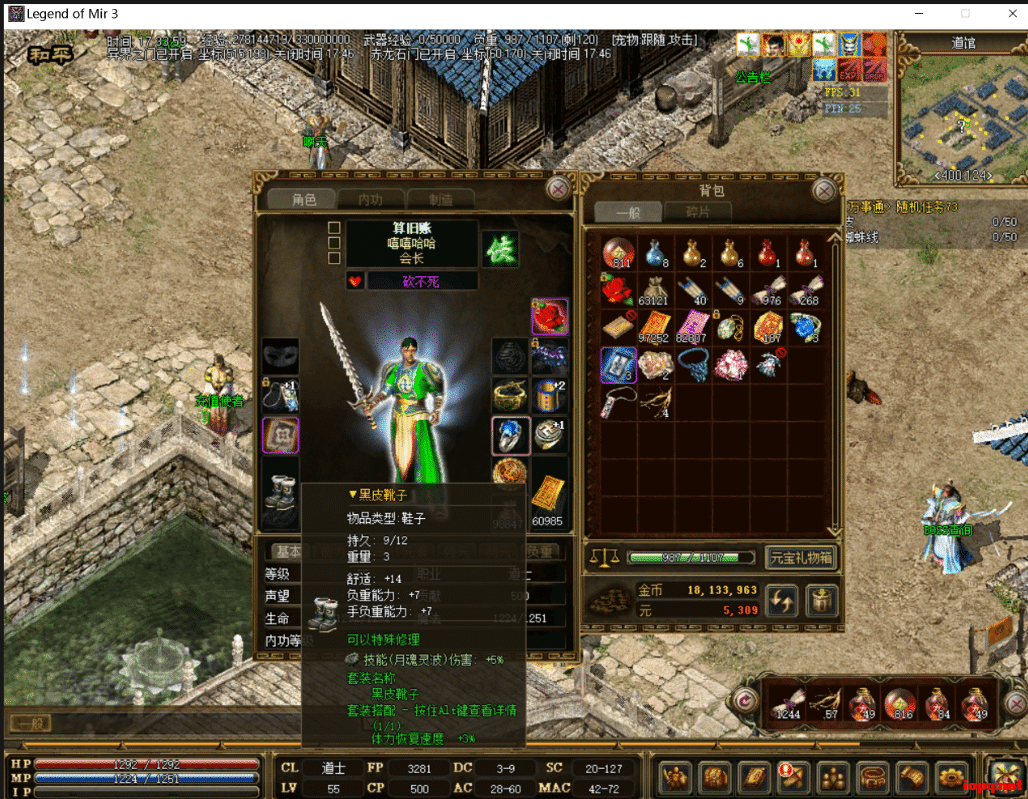
Task: Open the skill book button in bottom bar
Action: pos(752,776)
